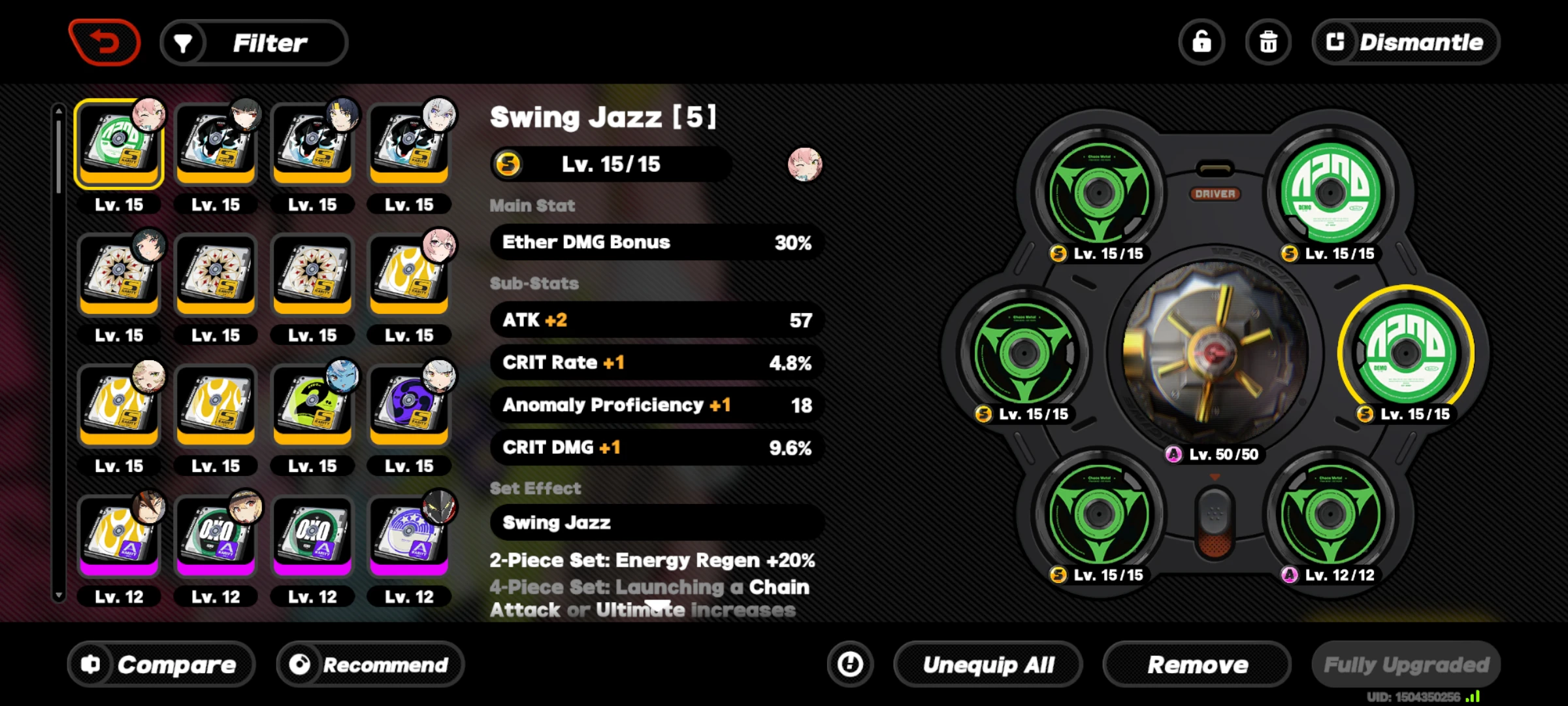Image resolution: width=1568 pixels, height=706 pixels.
Task: Expand the Sub-Stats section header
Action: pyautogui.click(x=534, y=283)
